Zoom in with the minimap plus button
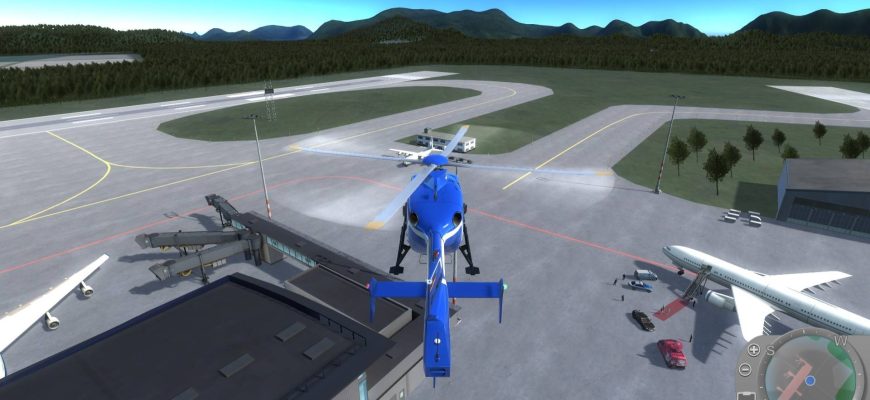Image resolution: width=870 pixels, height=400 pixels. (x=753, y=350)
